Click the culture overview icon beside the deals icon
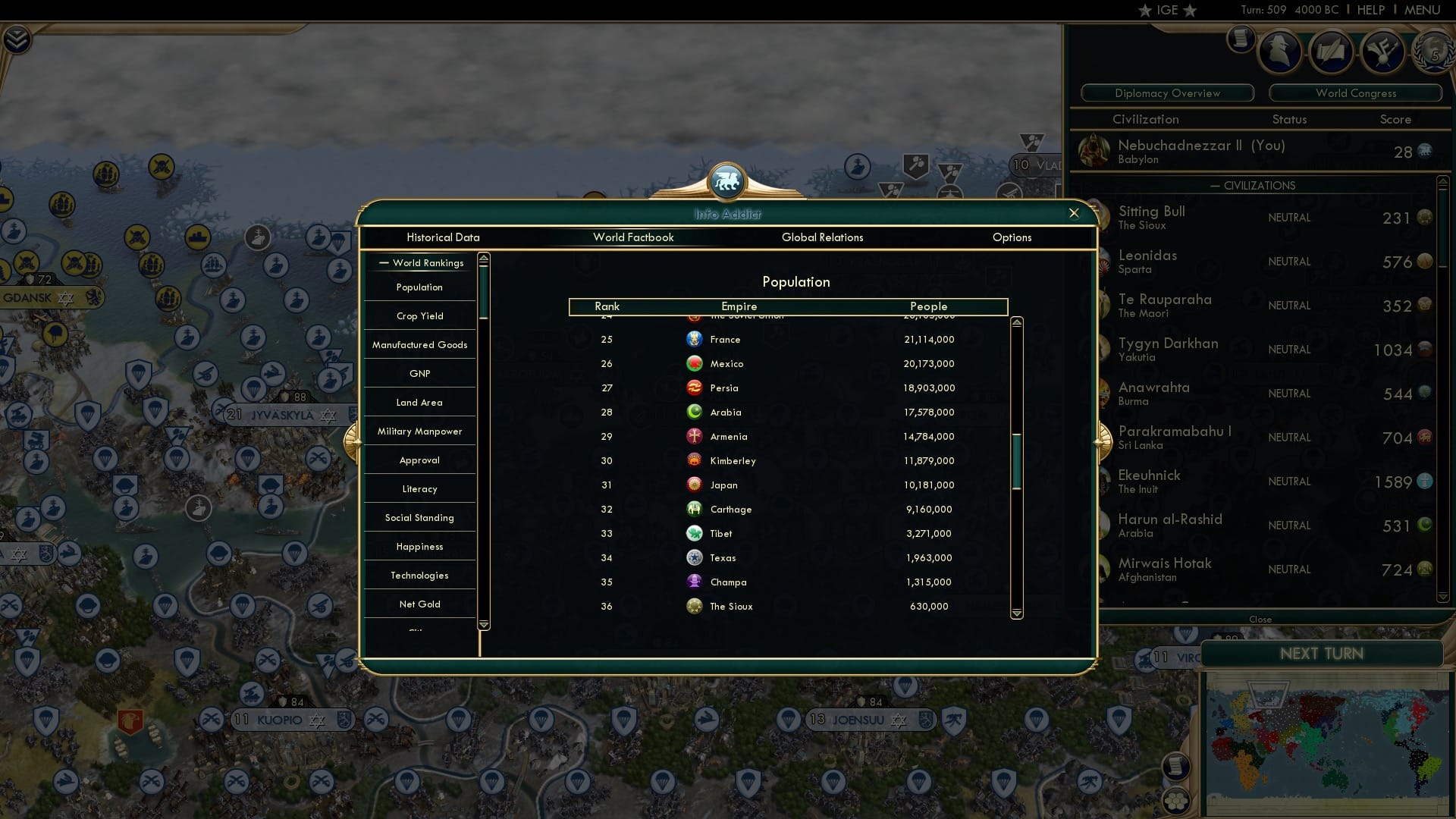 pyautogui.click(x=1383, y=52)
